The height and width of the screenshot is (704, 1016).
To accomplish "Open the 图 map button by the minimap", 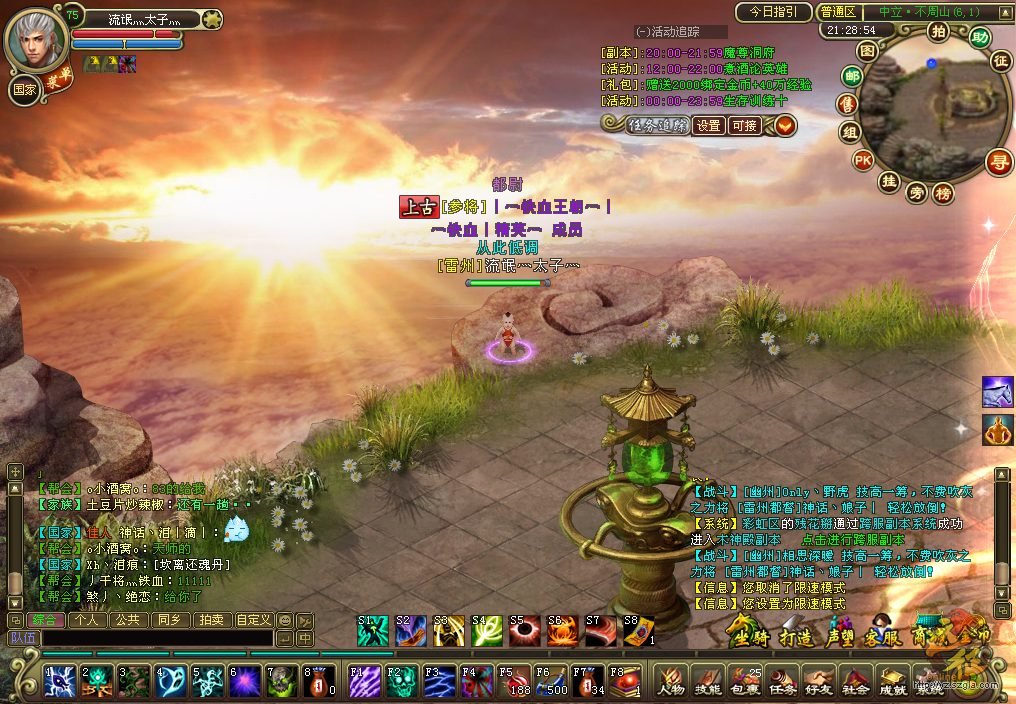I will (867, 50).
